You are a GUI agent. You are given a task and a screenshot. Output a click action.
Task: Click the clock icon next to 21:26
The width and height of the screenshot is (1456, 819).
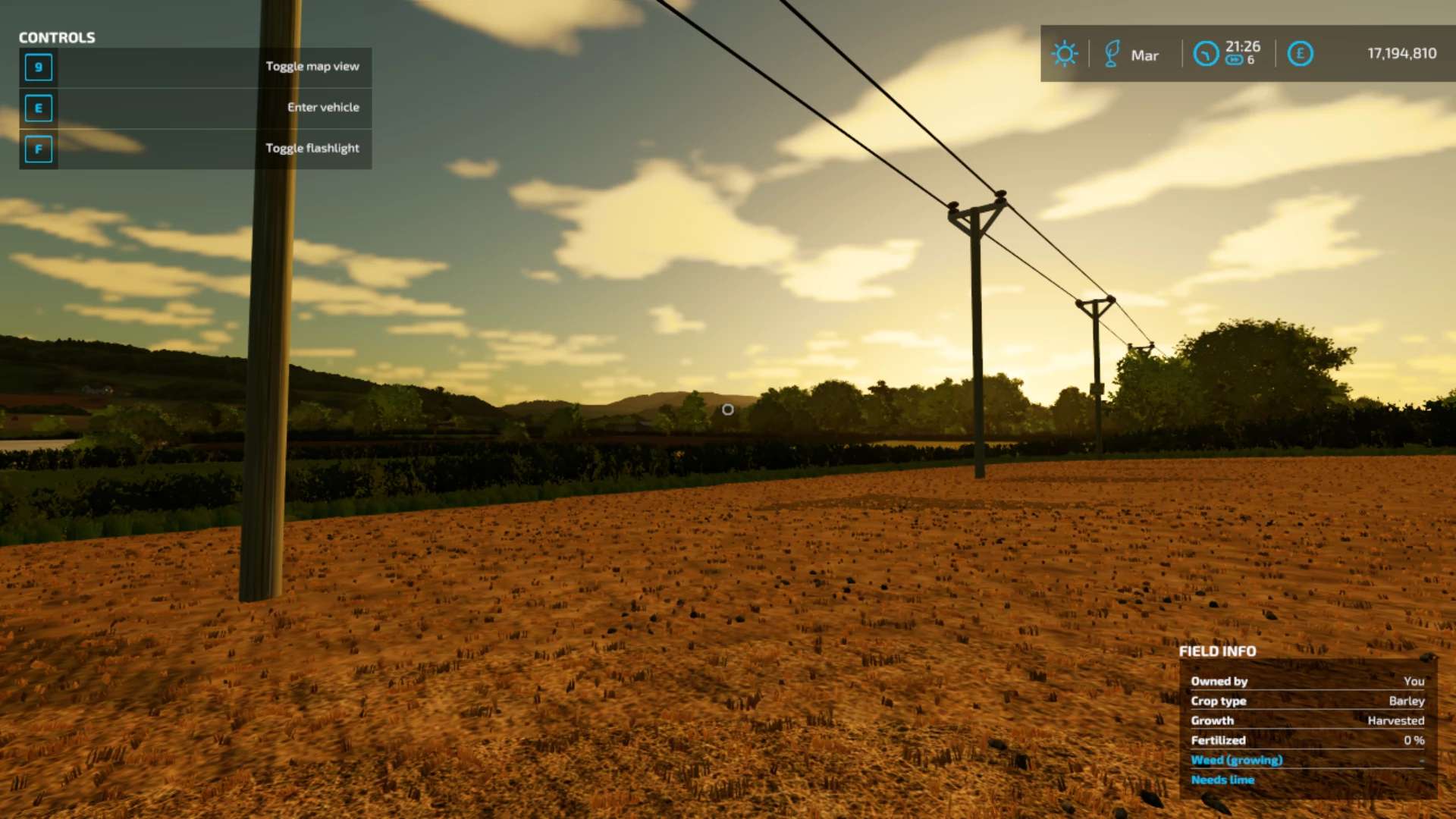(1205, 54)
